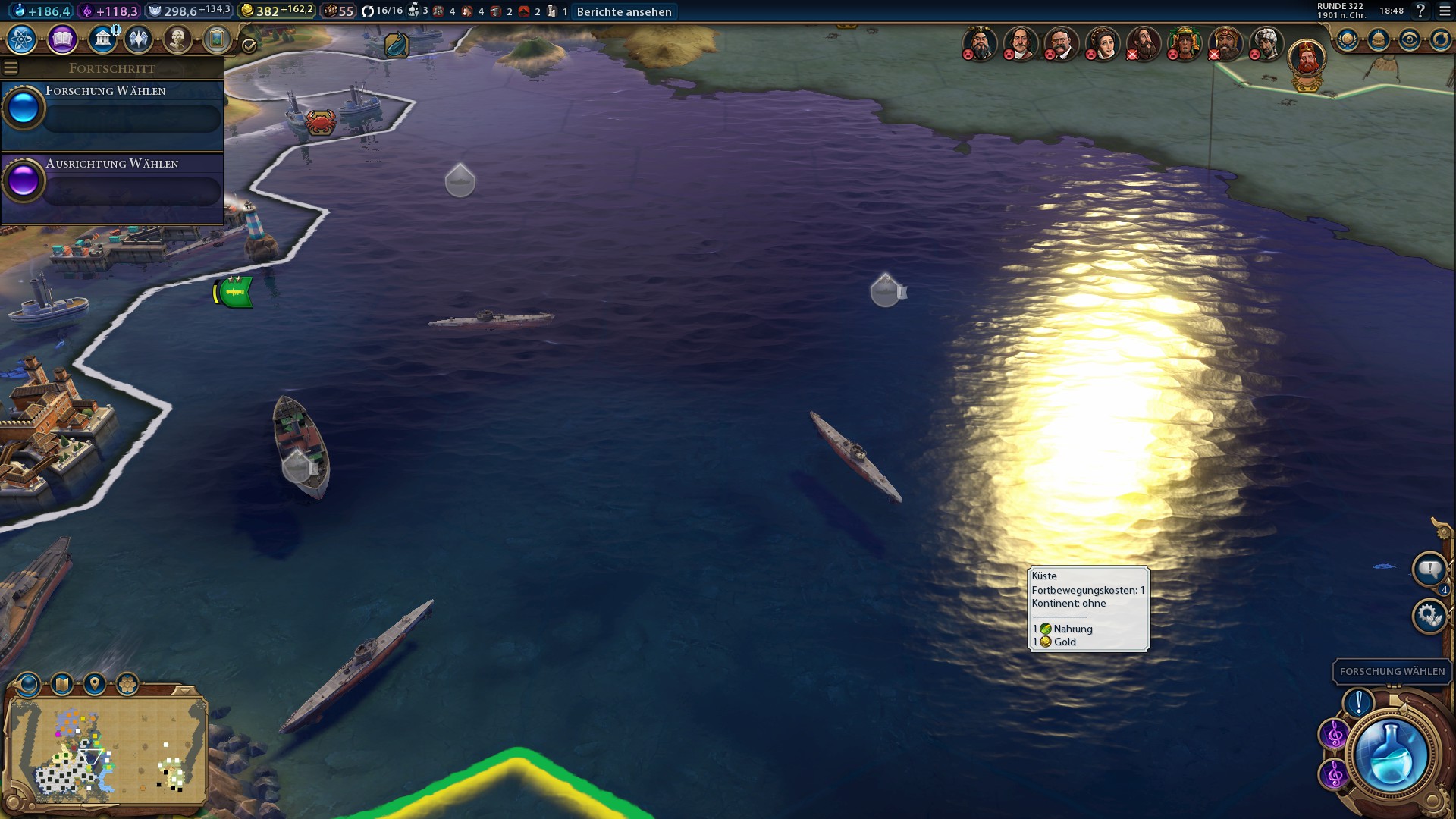Open the main game menu hamburger icon
The height and width of the screenshot is (819, 1456).
(1445, 11)
